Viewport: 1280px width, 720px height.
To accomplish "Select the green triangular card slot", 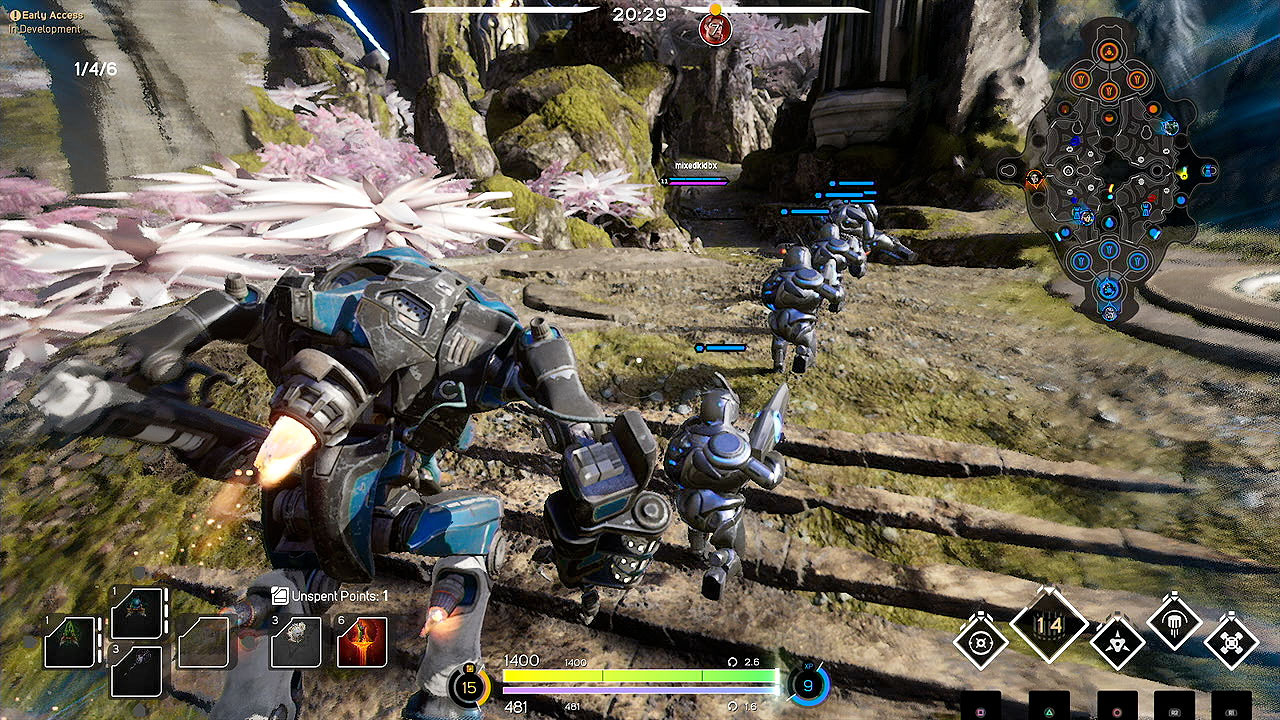I will [70, 642].
